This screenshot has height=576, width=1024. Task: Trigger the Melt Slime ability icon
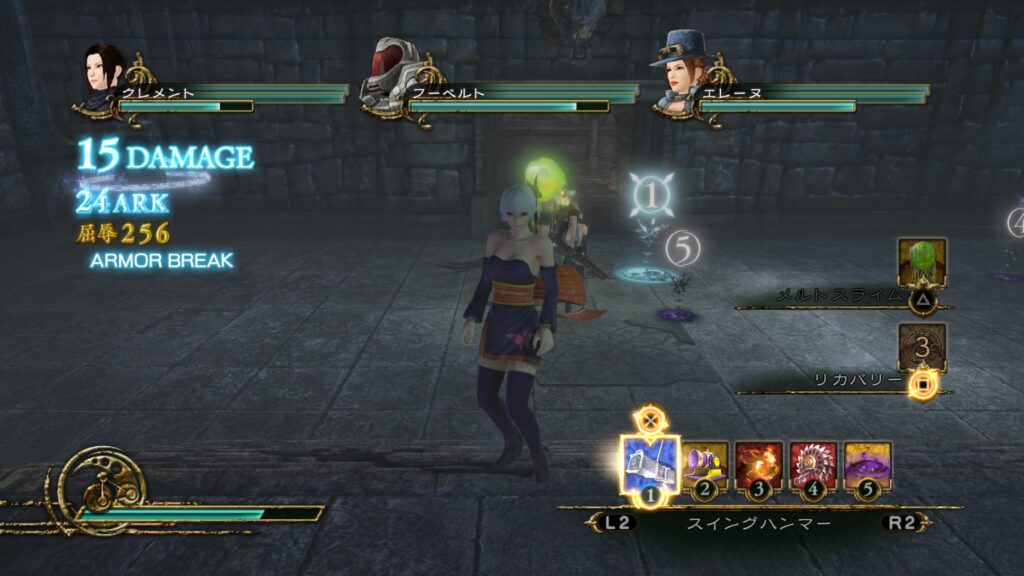point(921,262)
